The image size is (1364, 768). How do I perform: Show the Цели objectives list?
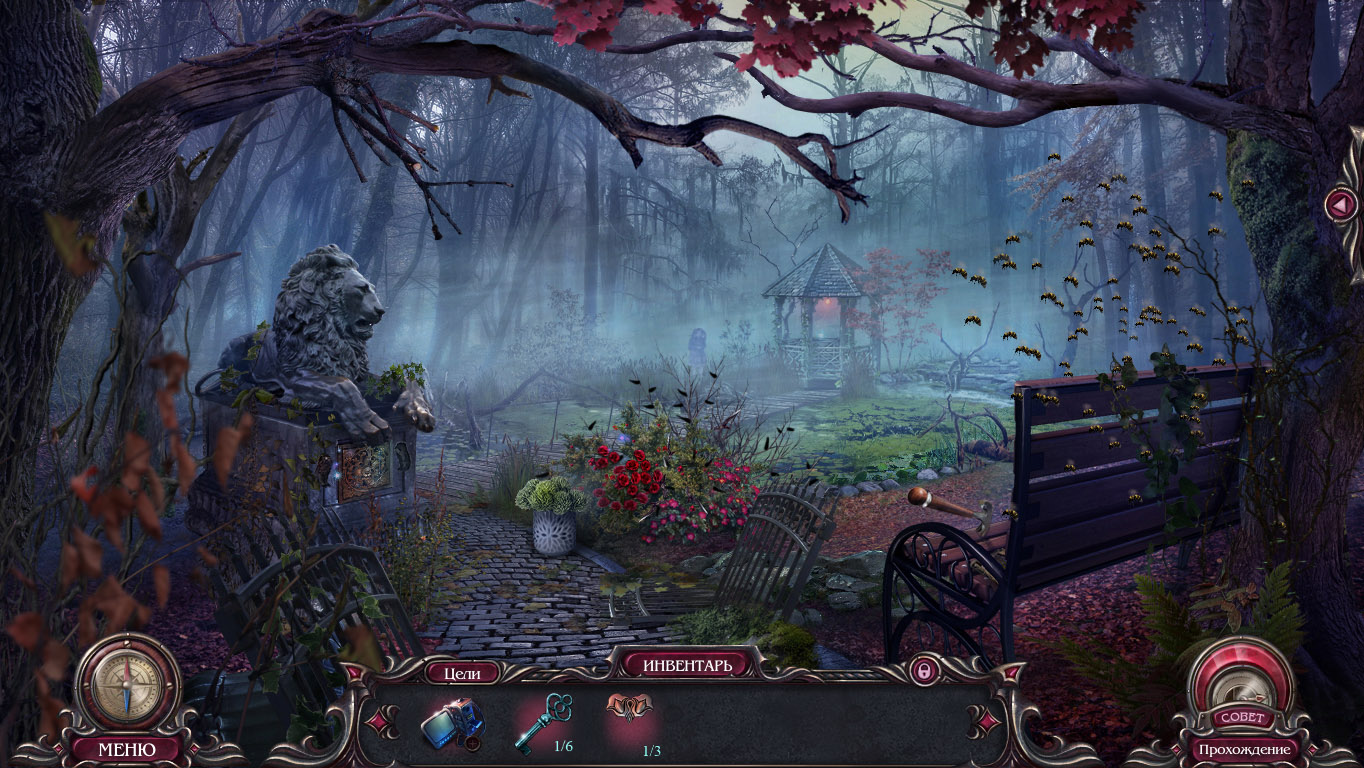pyautogui.click(x=462, y=673)
